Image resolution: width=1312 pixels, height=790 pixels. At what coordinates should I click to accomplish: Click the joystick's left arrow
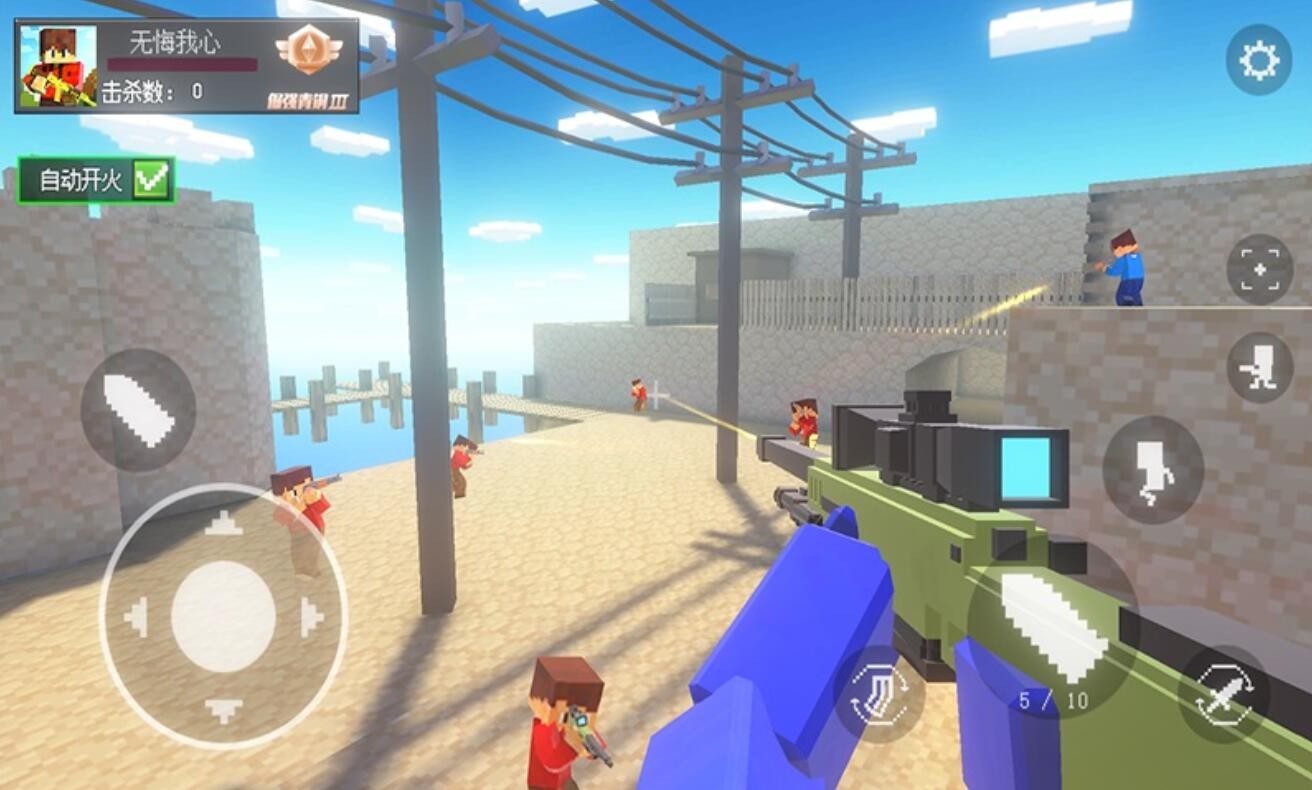click(136, 616)
